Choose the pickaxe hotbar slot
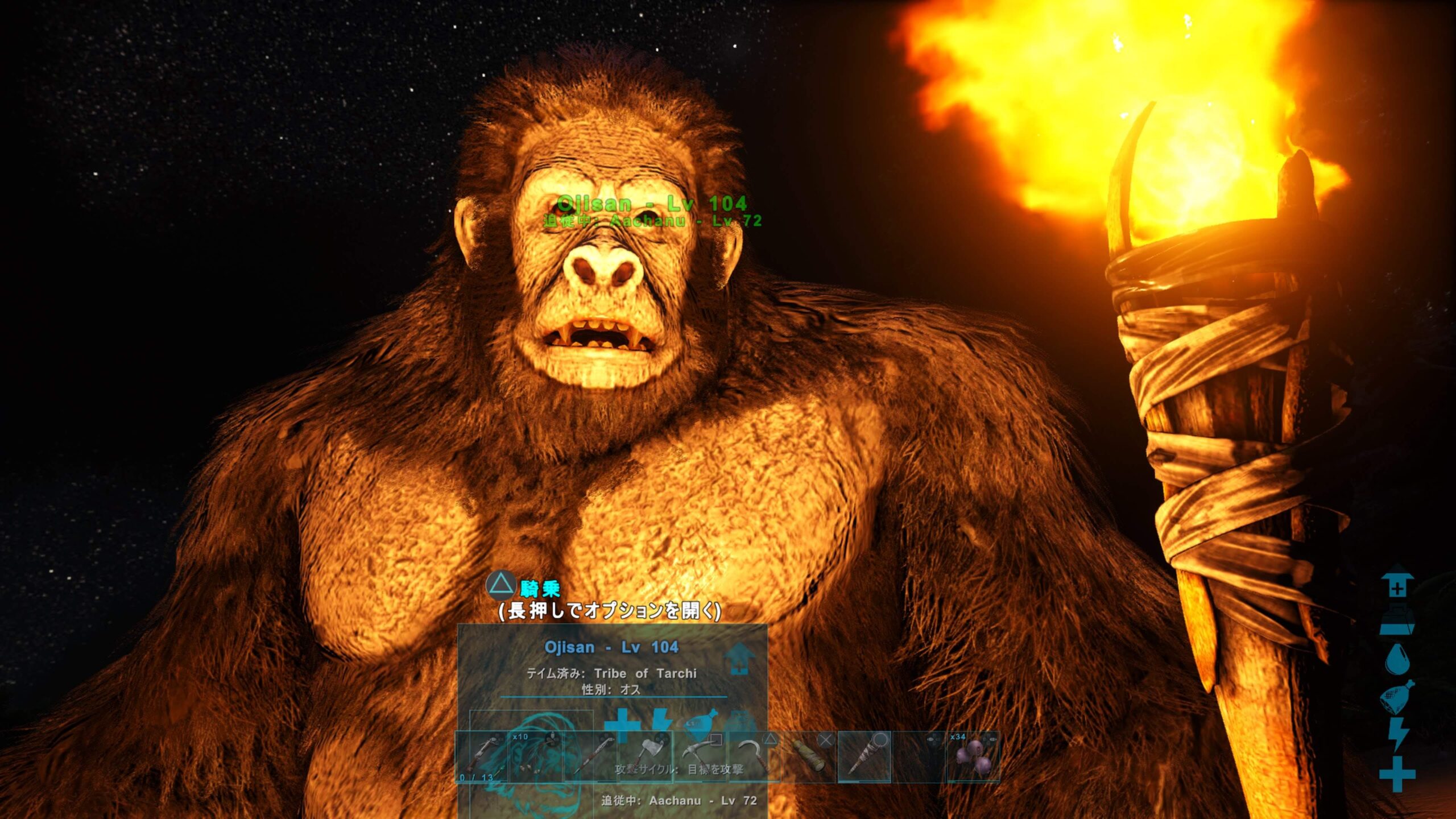 (x=701, y=757)
